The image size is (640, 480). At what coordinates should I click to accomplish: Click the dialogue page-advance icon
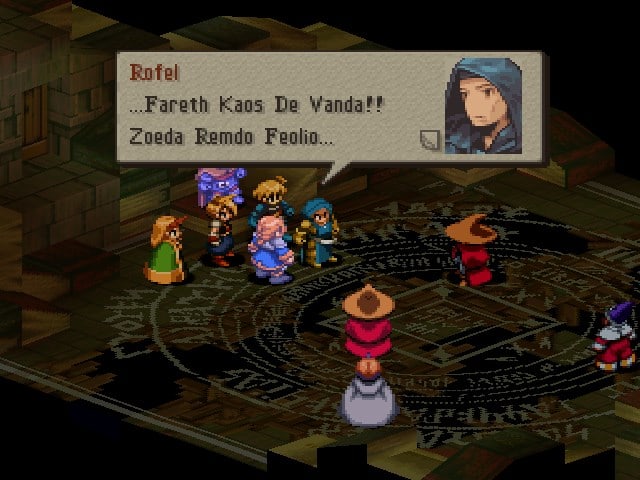pos(429,140)
